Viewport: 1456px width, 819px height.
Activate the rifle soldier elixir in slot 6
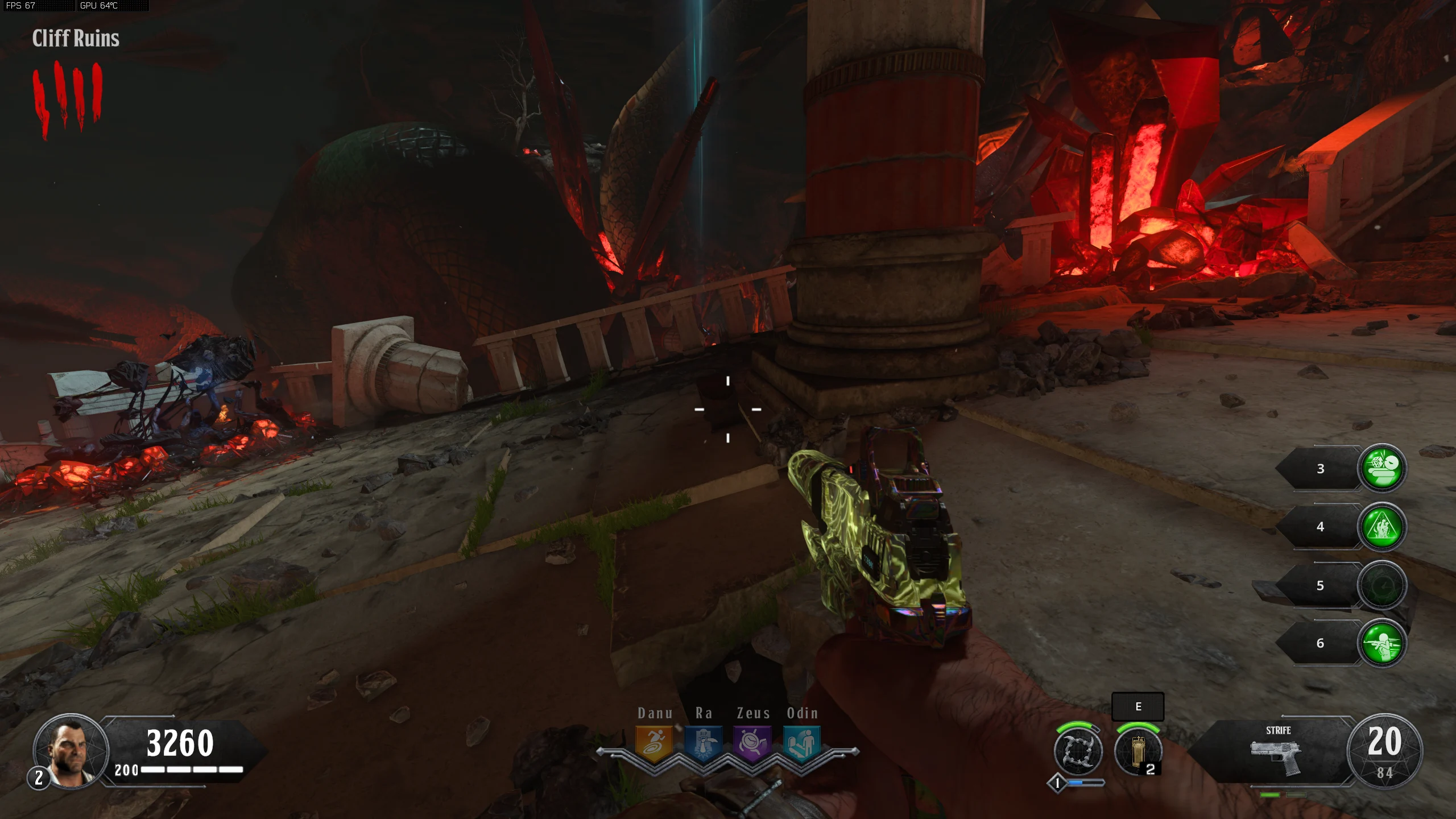pyautogui.click(x=1382, y=643)
